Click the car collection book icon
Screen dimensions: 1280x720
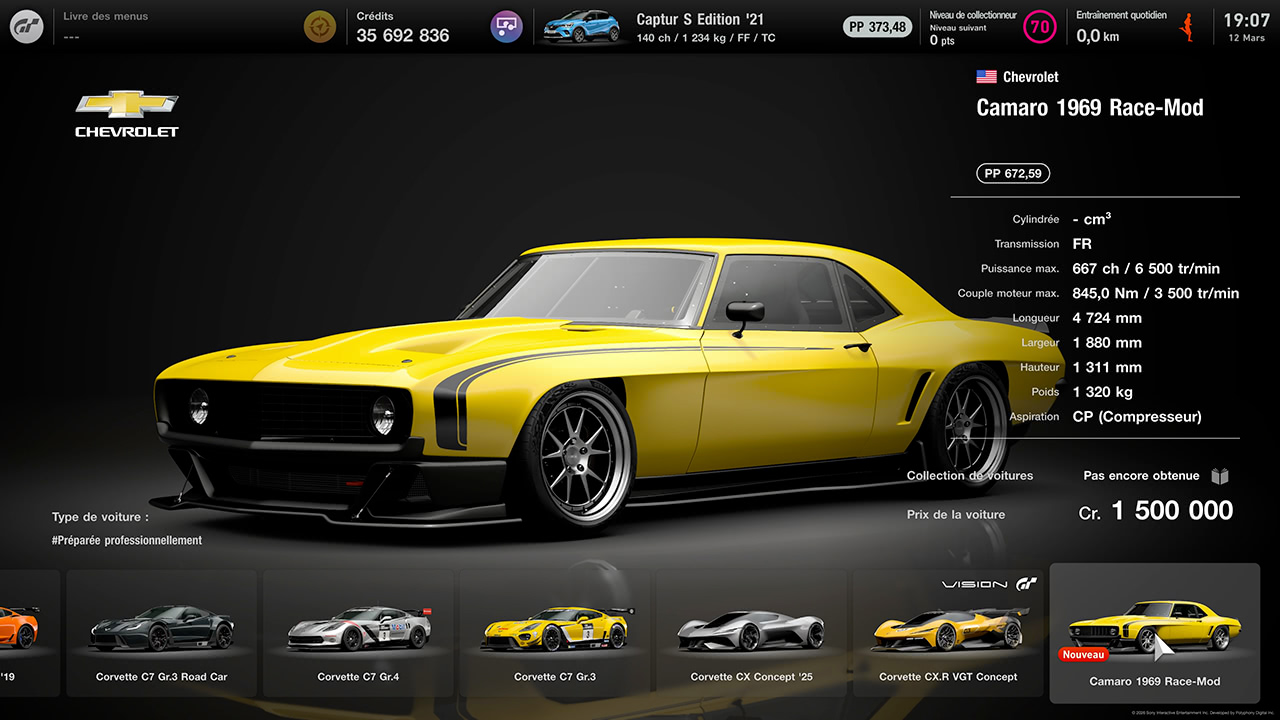click(x=1219, y=476)
